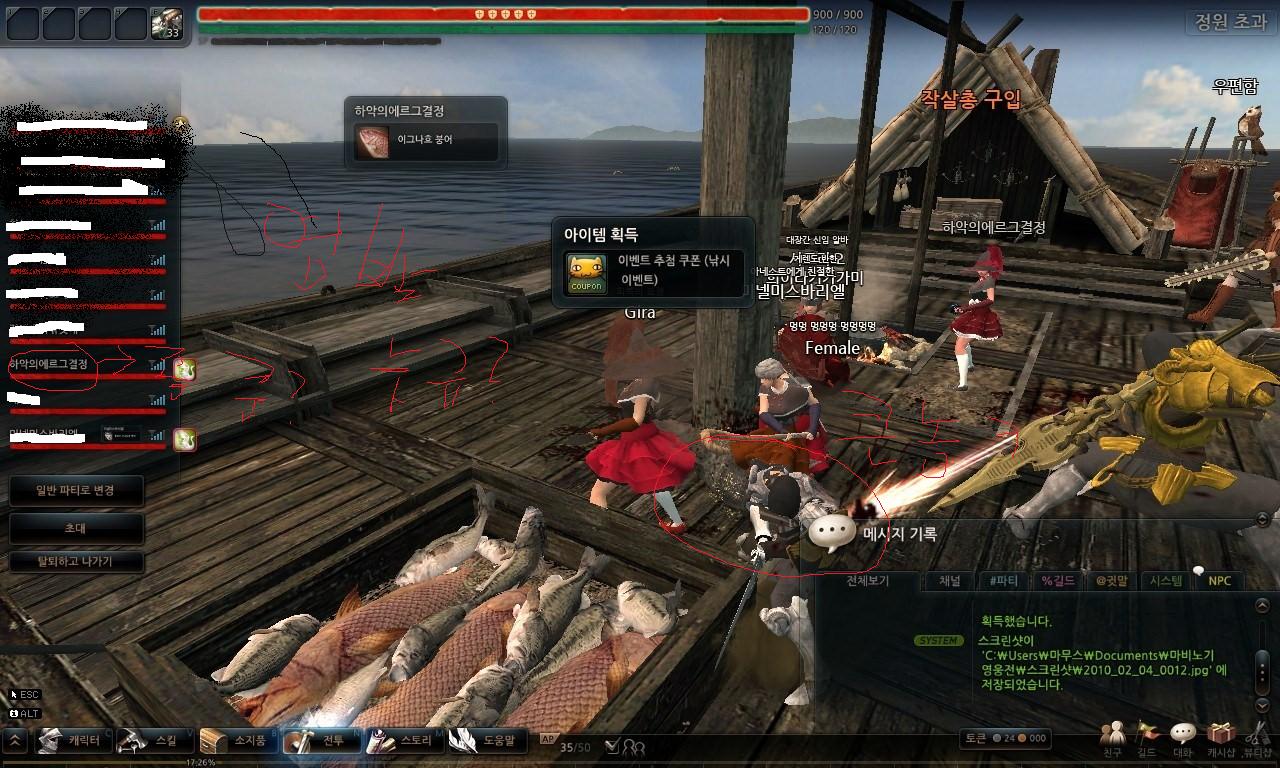Screen dimensions: 1280x768
Task: Open the 도움말 help menu
Action: point(487,741)
